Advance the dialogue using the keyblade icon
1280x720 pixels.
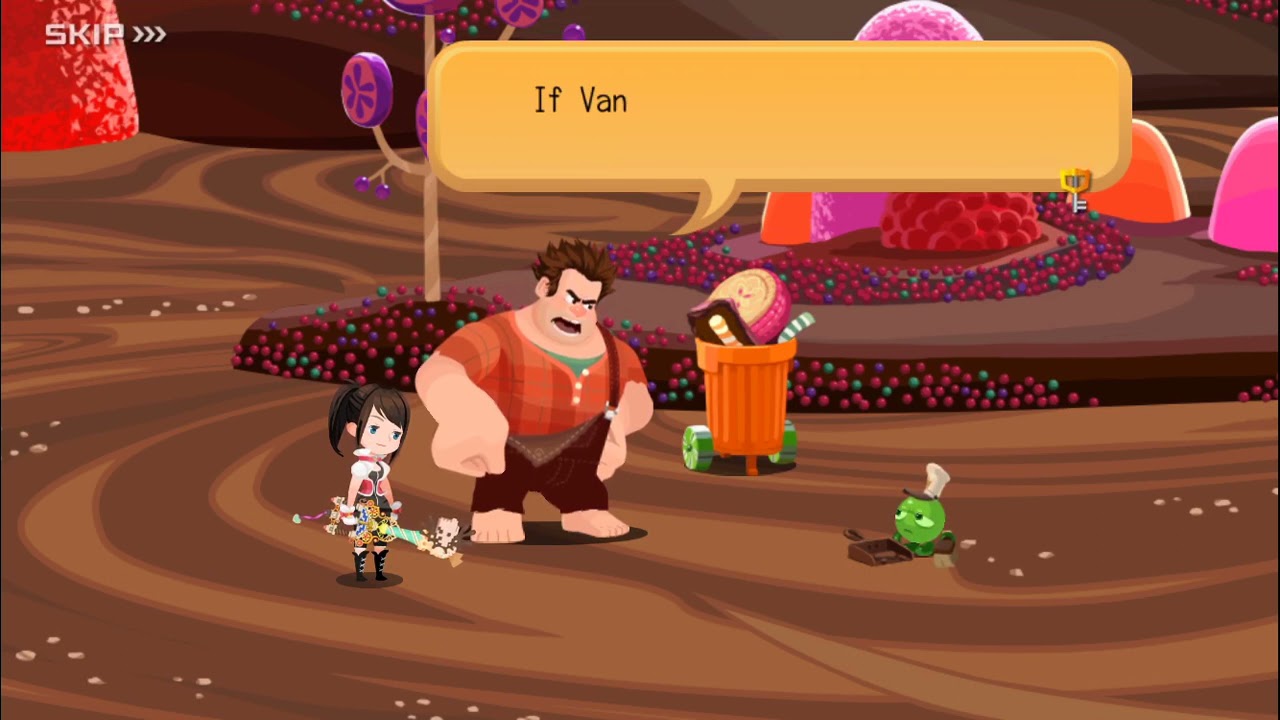coord(1076,187)
